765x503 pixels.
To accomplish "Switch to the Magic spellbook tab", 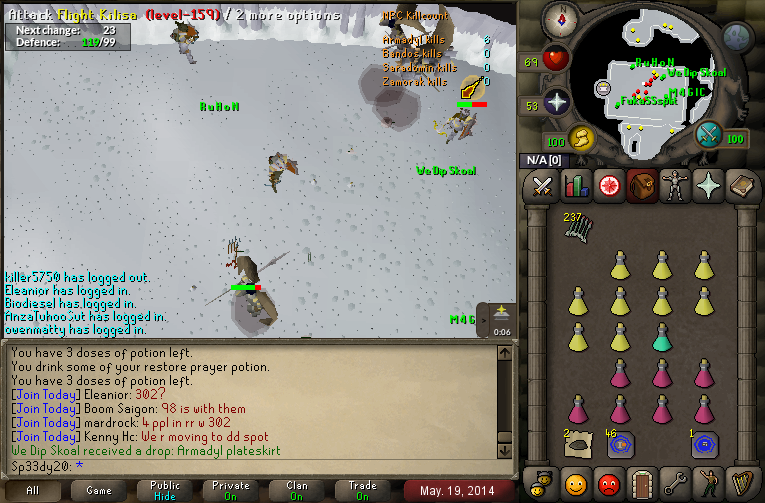I will 741,187.
